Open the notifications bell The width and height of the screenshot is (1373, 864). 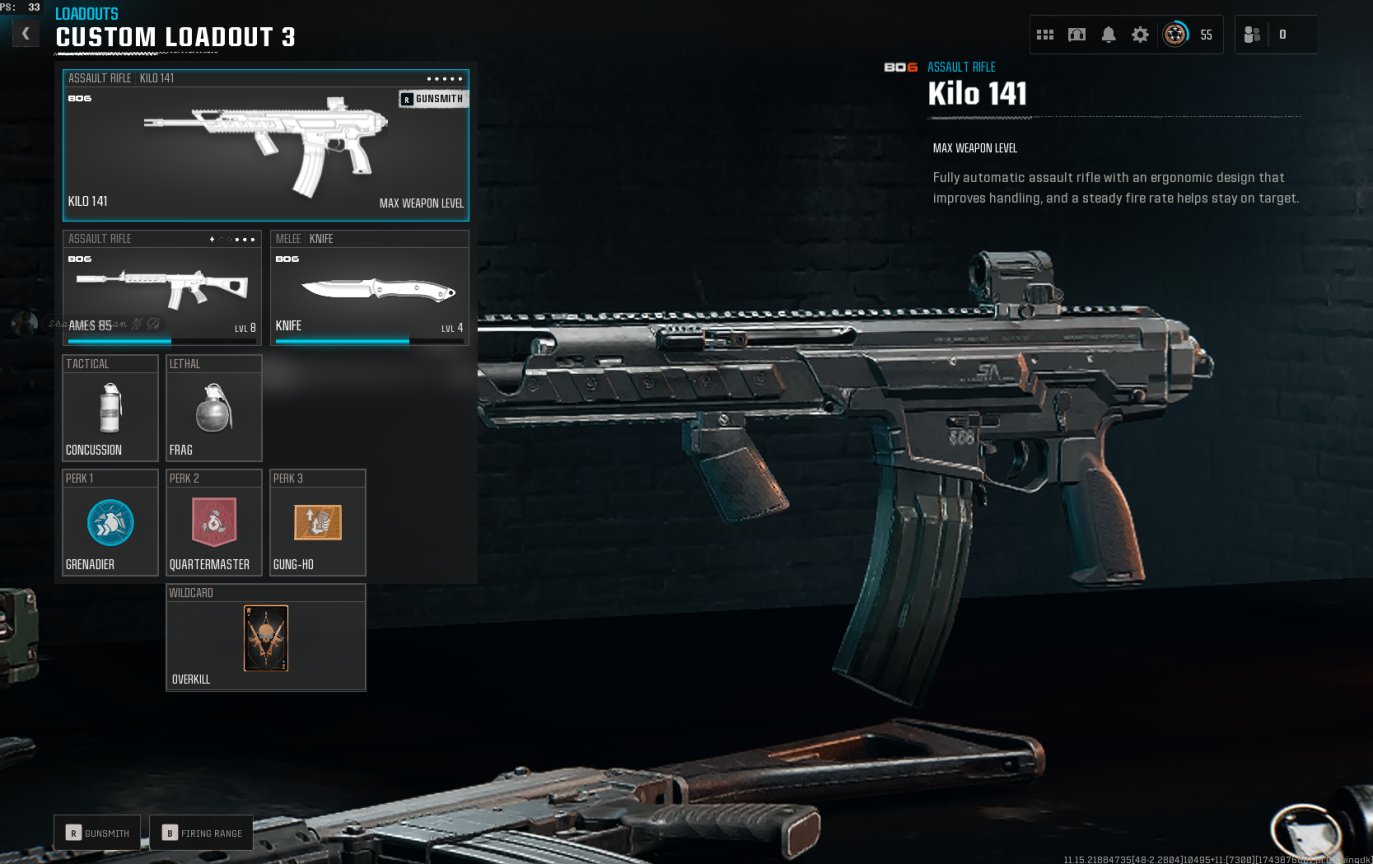coord(1108,35)
